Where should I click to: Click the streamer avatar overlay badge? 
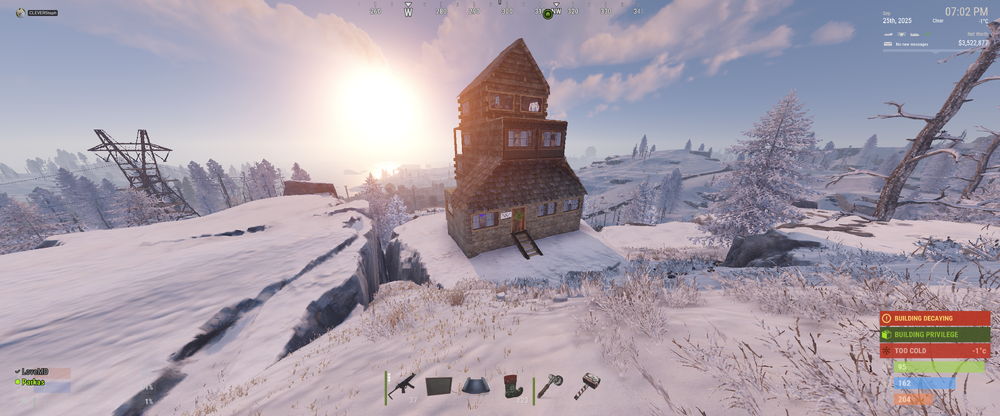[x=21, y=12]
